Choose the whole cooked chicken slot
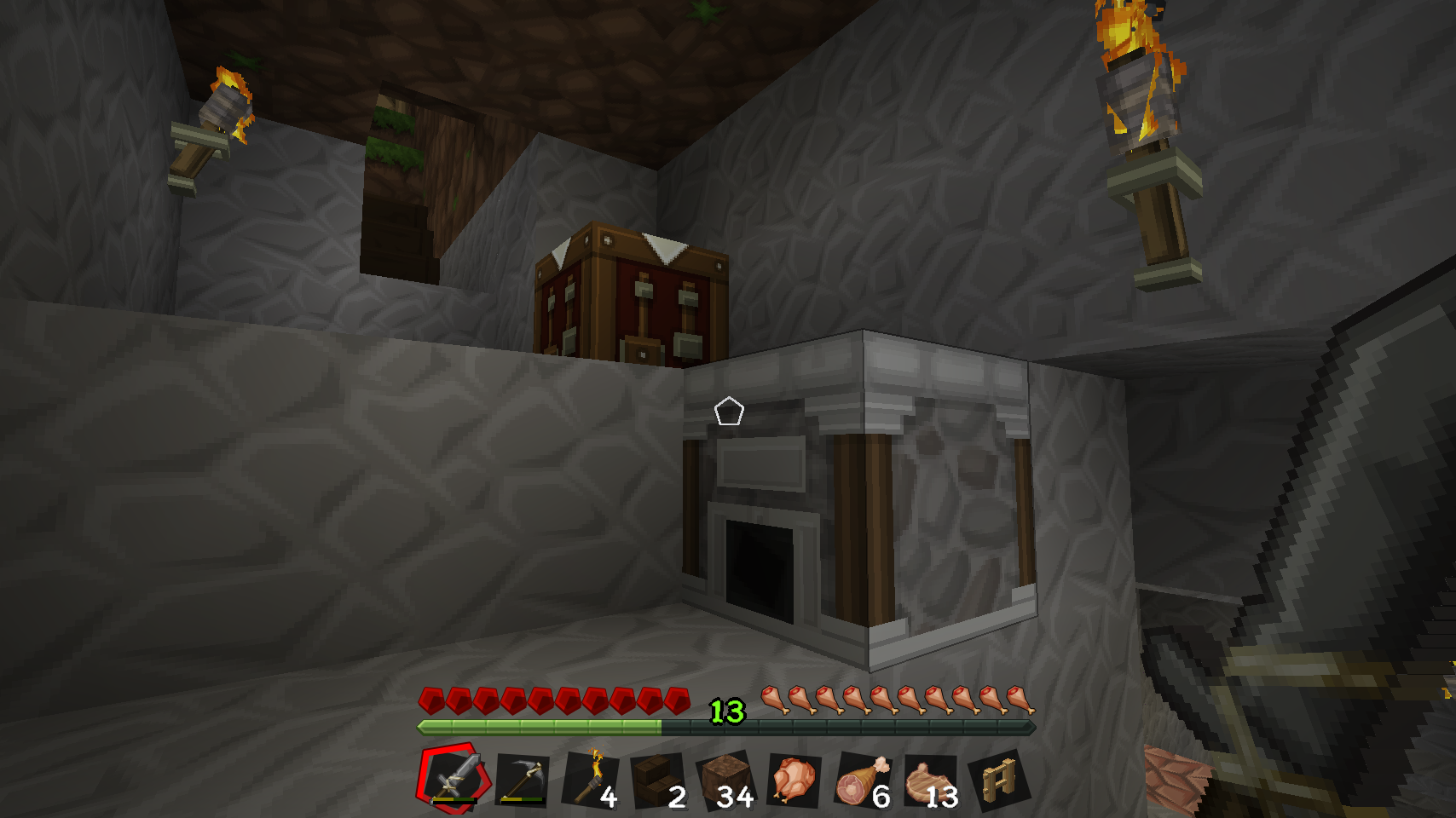The width and height of the screenshot is (1456, 818). (x=794, y=780)
